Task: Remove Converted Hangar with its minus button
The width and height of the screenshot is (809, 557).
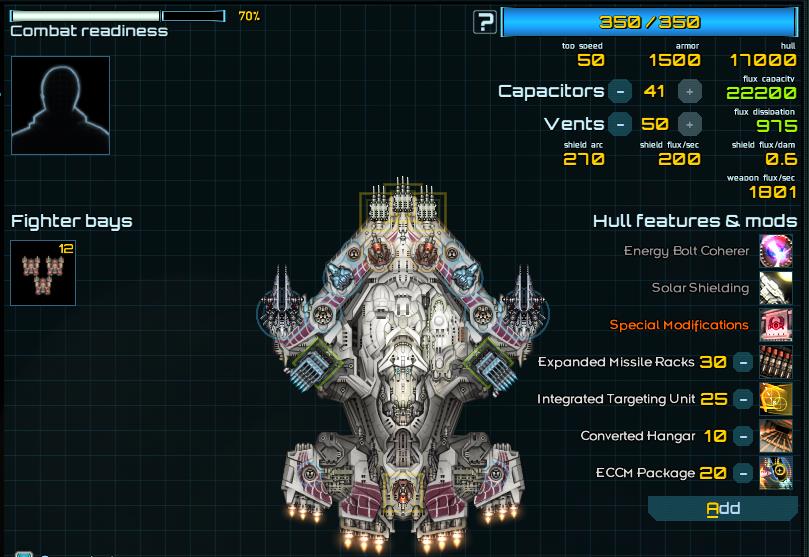Action: 743,436
